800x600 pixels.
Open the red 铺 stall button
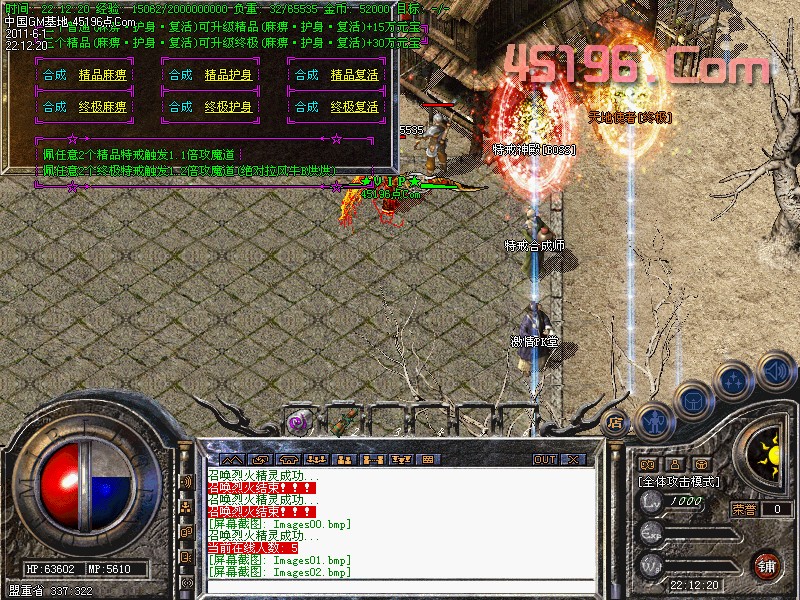click(767, 564)
